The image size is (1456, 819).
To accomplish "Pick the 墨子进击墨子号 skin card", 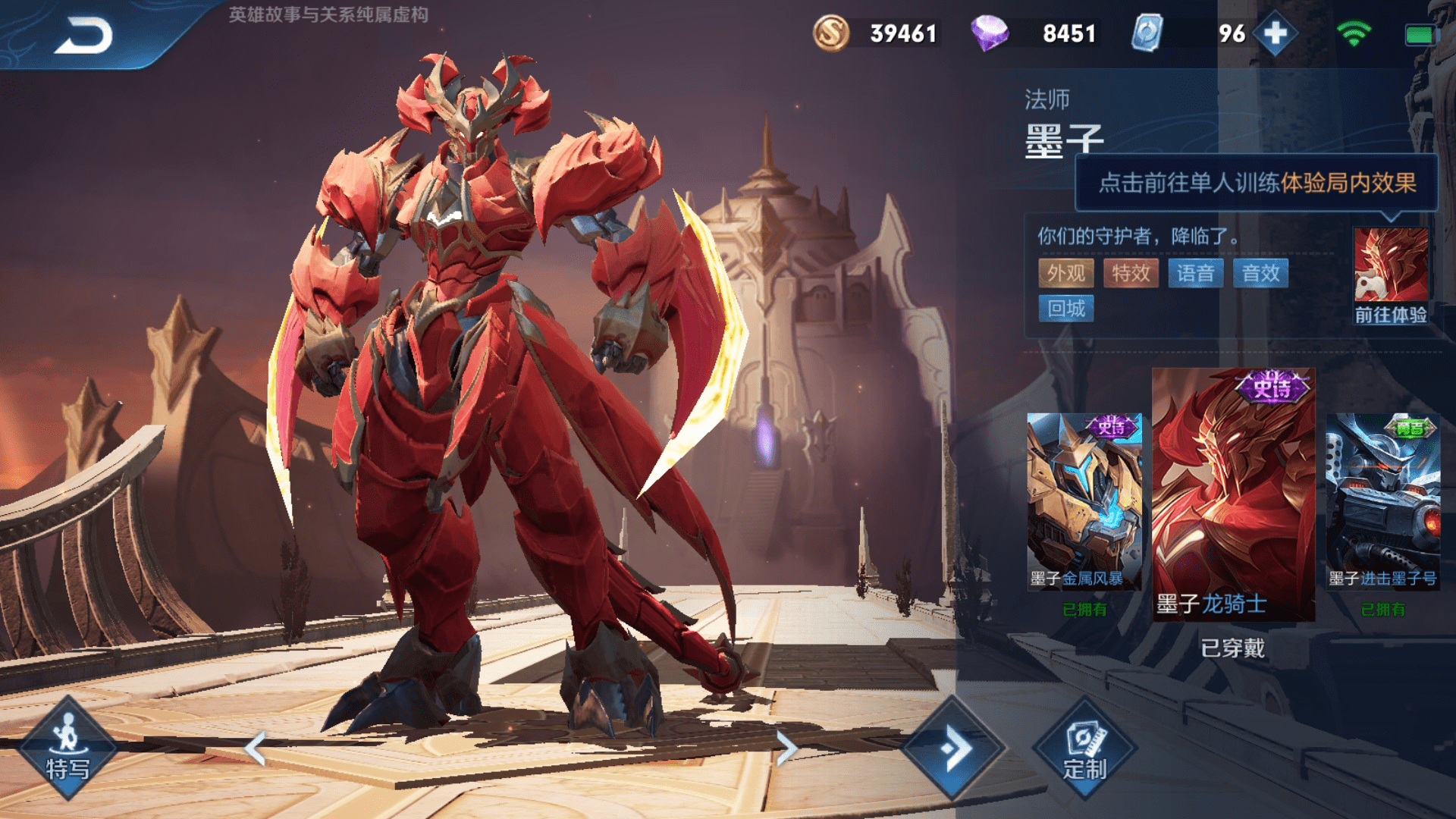I will click(1382, 502).
